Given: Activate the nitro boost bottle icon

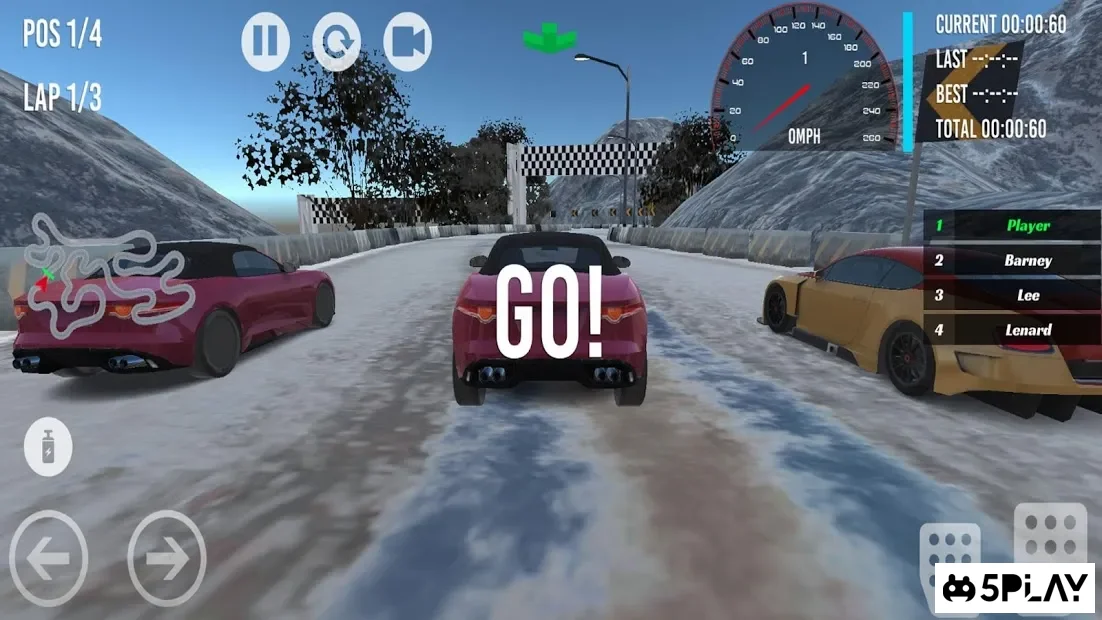Looking at the screenshot, I should coord(49,445).
